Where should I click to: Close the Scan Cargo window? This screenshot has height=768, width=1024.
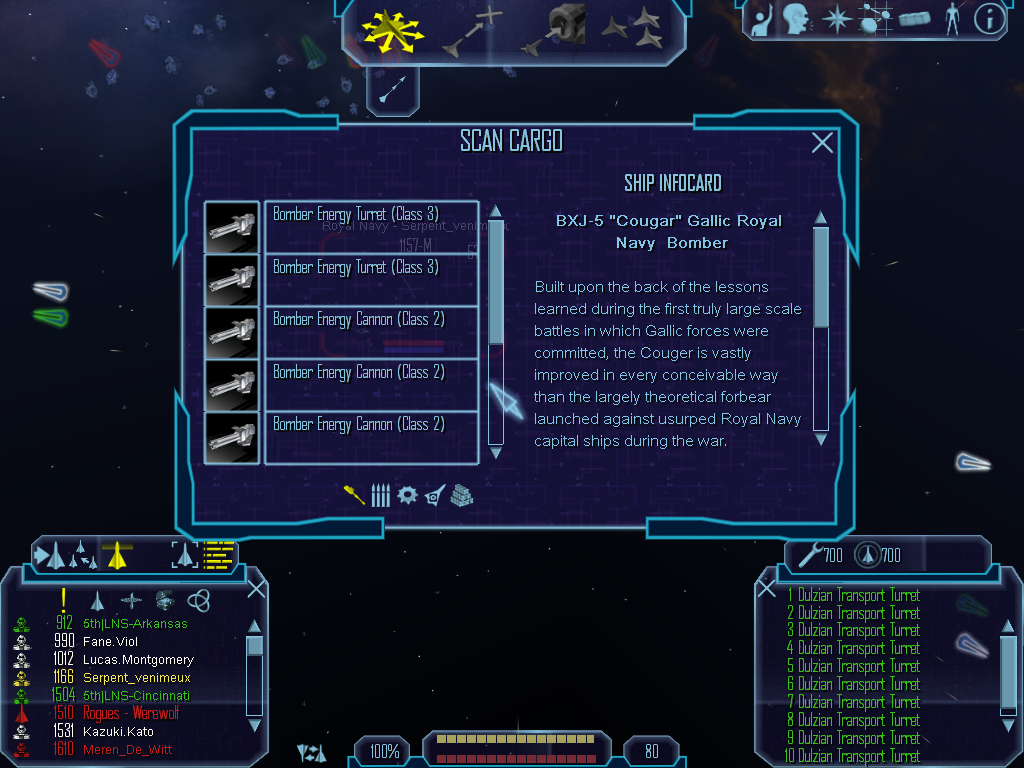(x=822, y=143)
